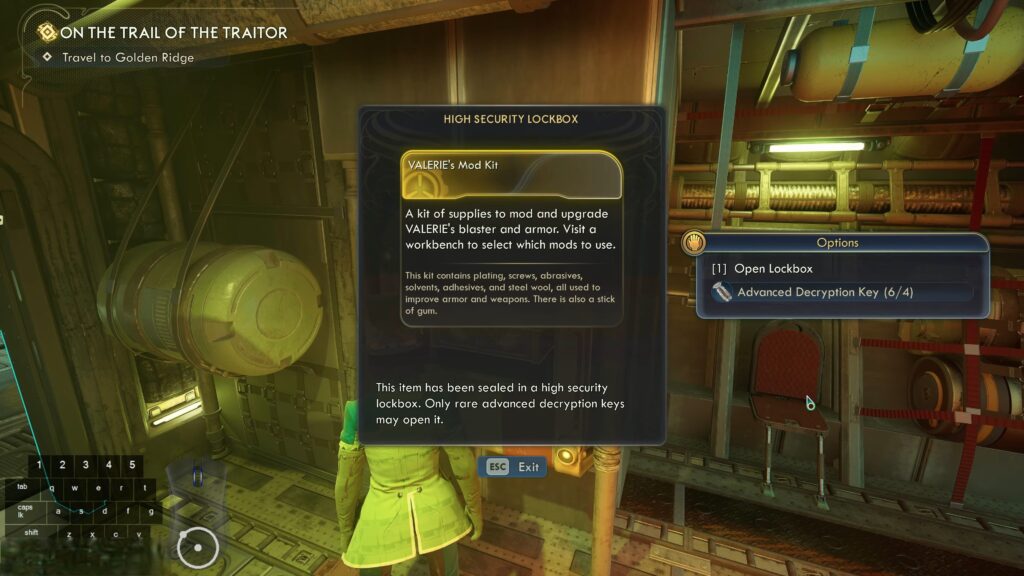The width and height of the screenshot is (1024, 576).
Task: Click the Exit button below the lockbox panel
Action: [x=514, y=467]
